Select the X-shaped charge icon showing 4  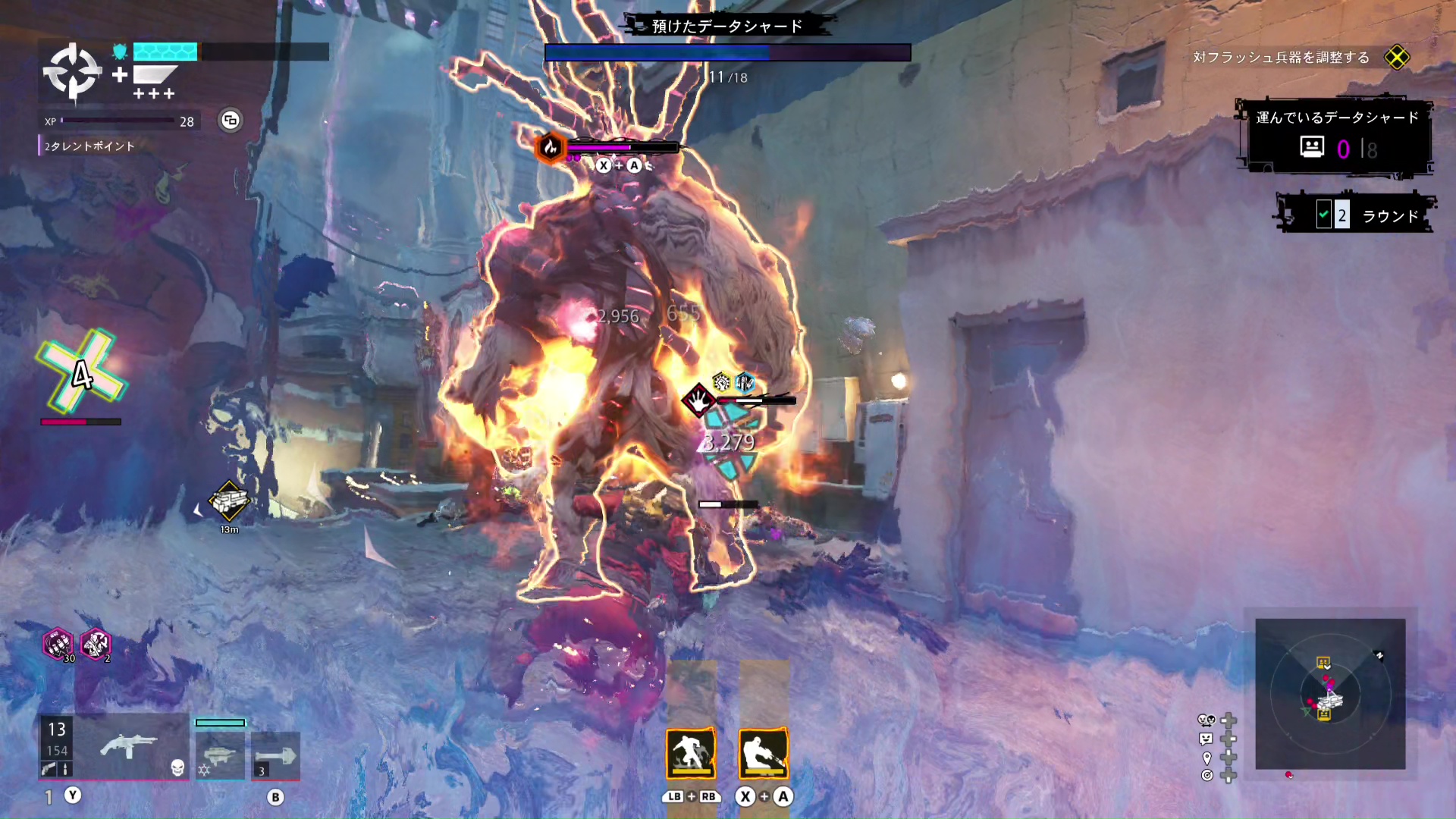(81, 373)
